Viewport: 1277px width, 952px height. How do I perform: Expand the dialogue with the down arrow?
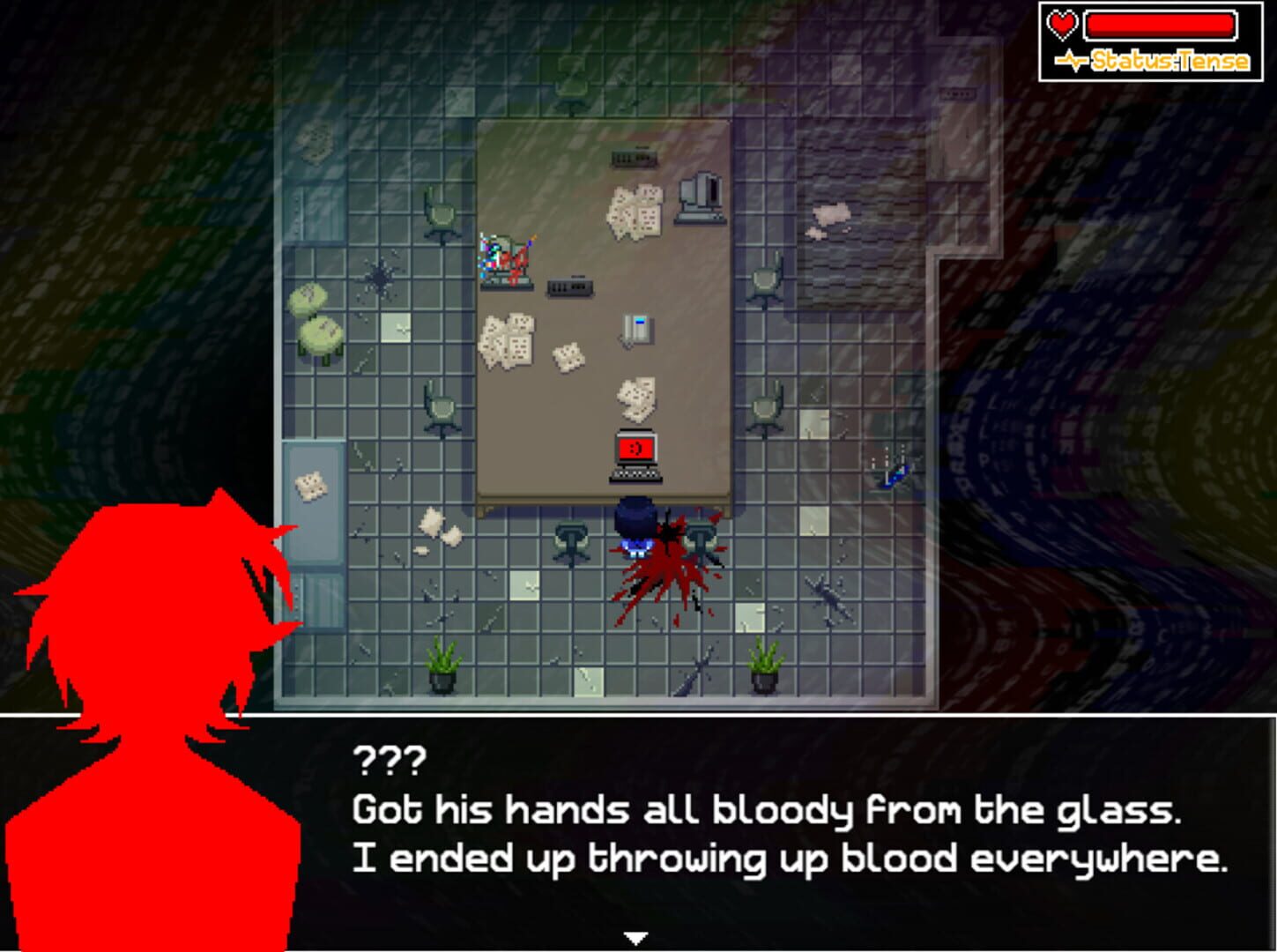click(x=636, y=936)
